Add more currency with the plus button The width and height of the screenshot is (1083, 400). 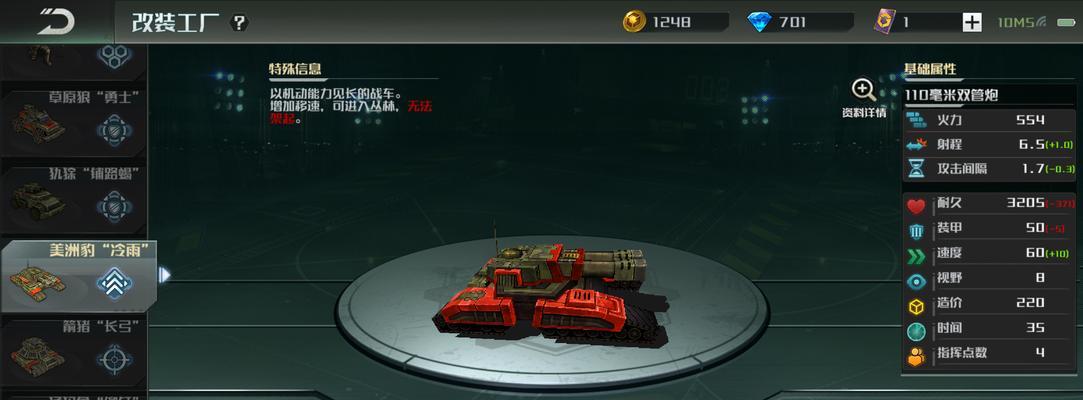[972, 22]
